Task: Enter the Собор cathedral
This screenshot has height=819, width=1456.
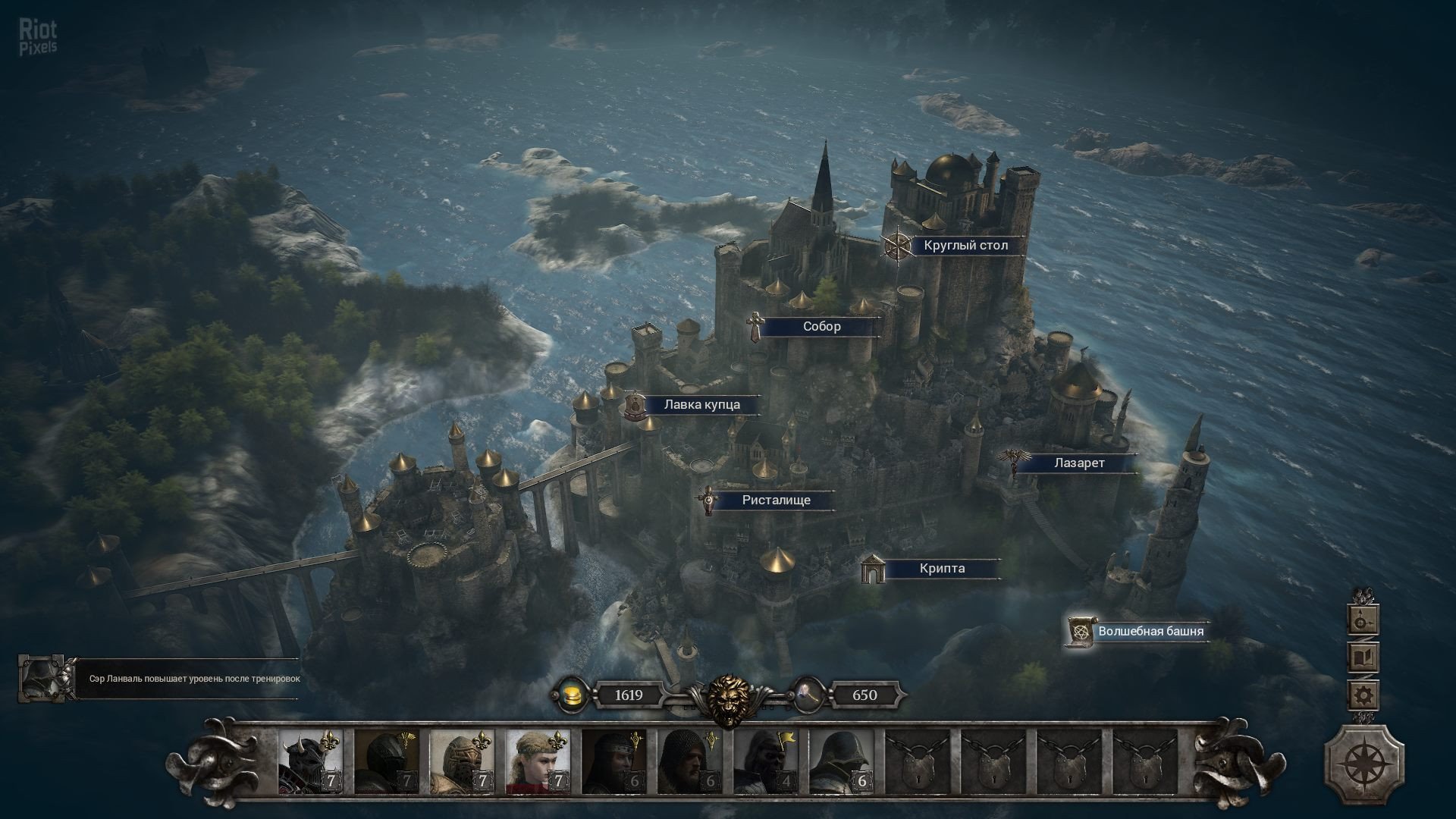Action: 821,327
